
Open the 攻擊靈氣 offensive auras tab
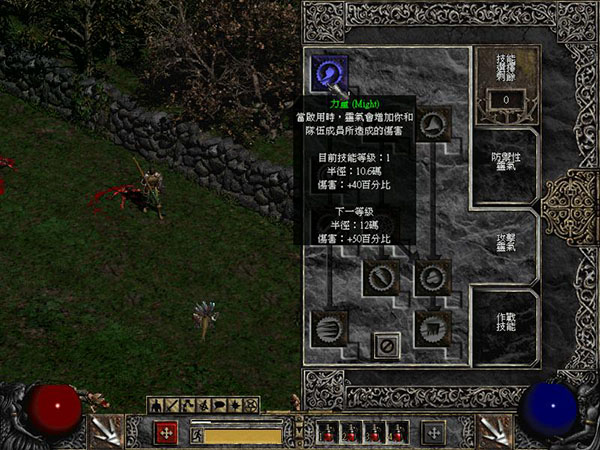point(506,241)
